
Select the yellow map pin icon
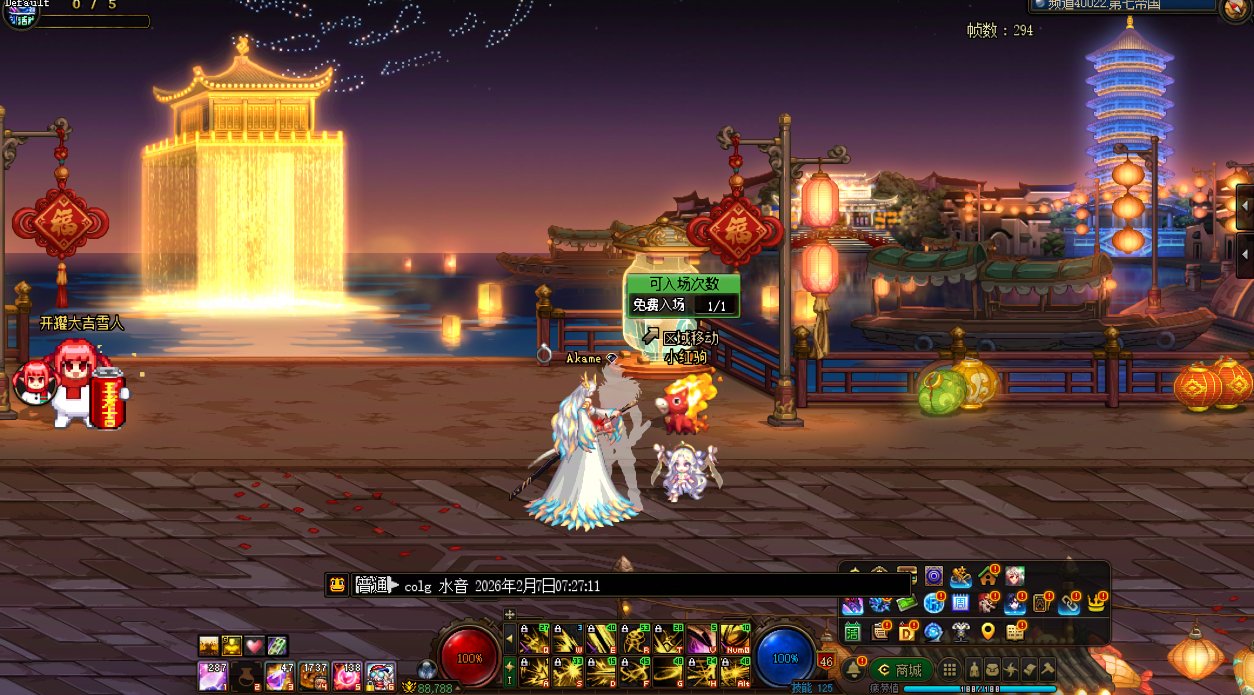click(988, 631)
